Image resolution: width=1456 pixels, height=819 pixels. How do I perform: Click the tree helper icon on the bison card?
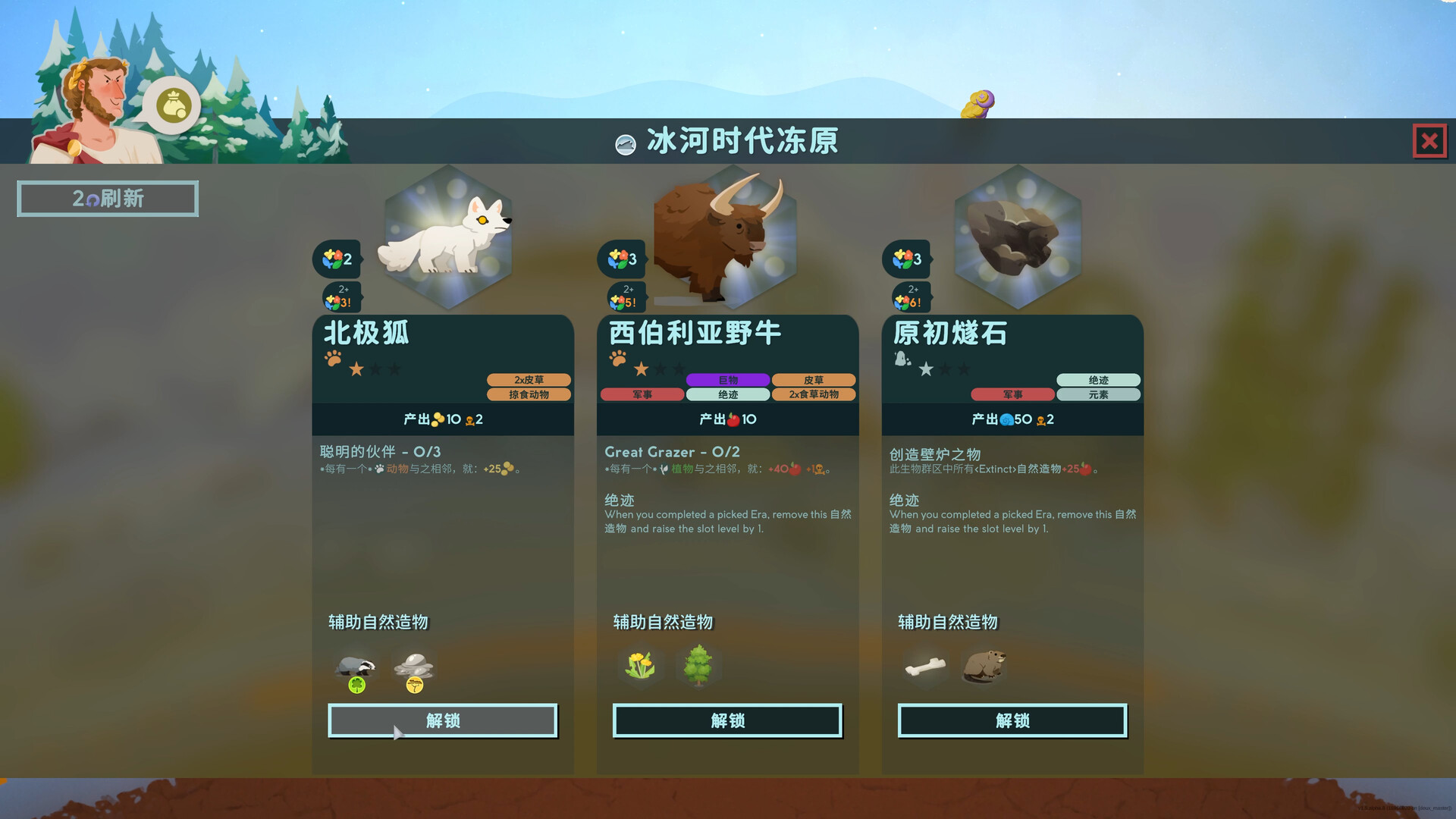coord(698,666)
